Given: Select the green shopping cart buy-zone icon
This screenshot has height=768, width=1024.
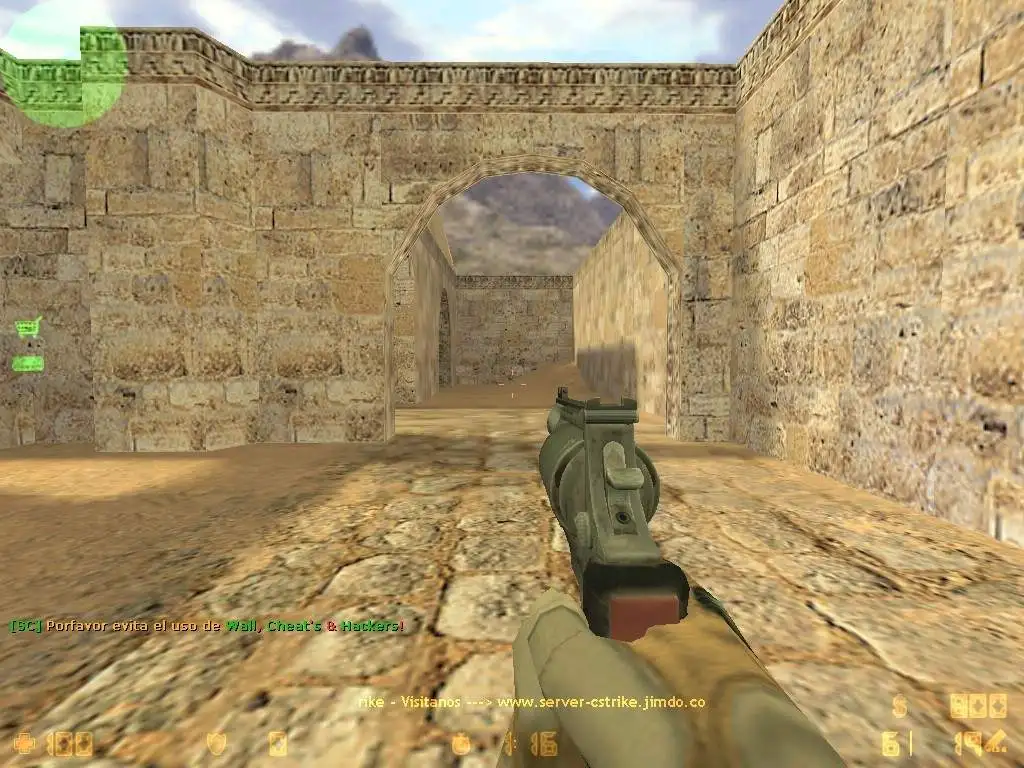Looking at the screenshot, I should [x=28, y=327].
